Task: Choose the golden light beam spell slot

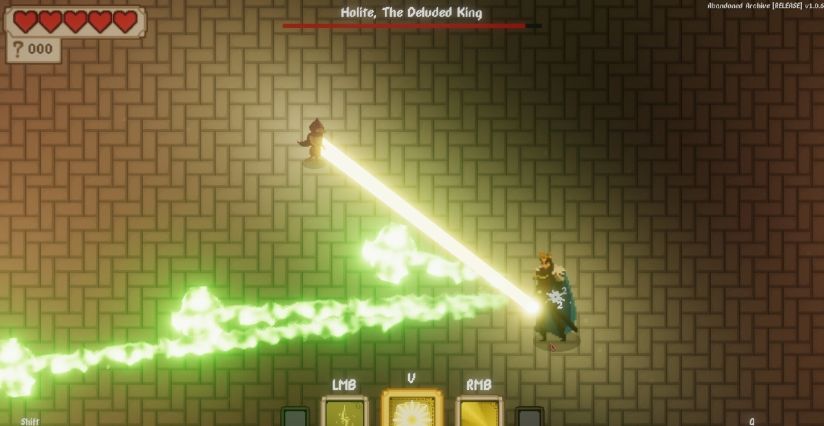Action: (x=478, y=412)
